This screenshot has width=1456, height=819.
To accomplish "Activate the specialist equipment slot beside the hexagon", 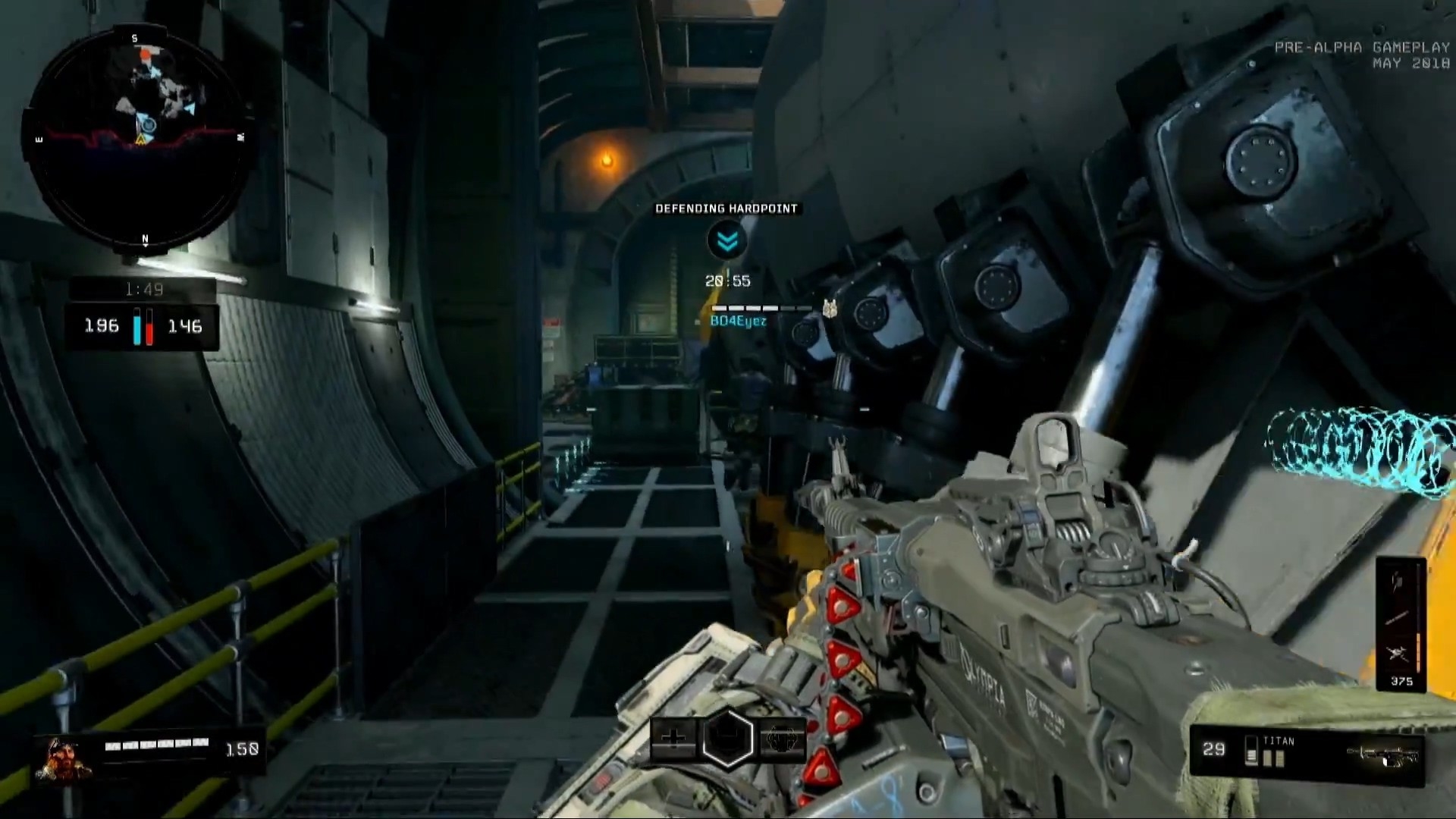I will (x=781, y=738).
